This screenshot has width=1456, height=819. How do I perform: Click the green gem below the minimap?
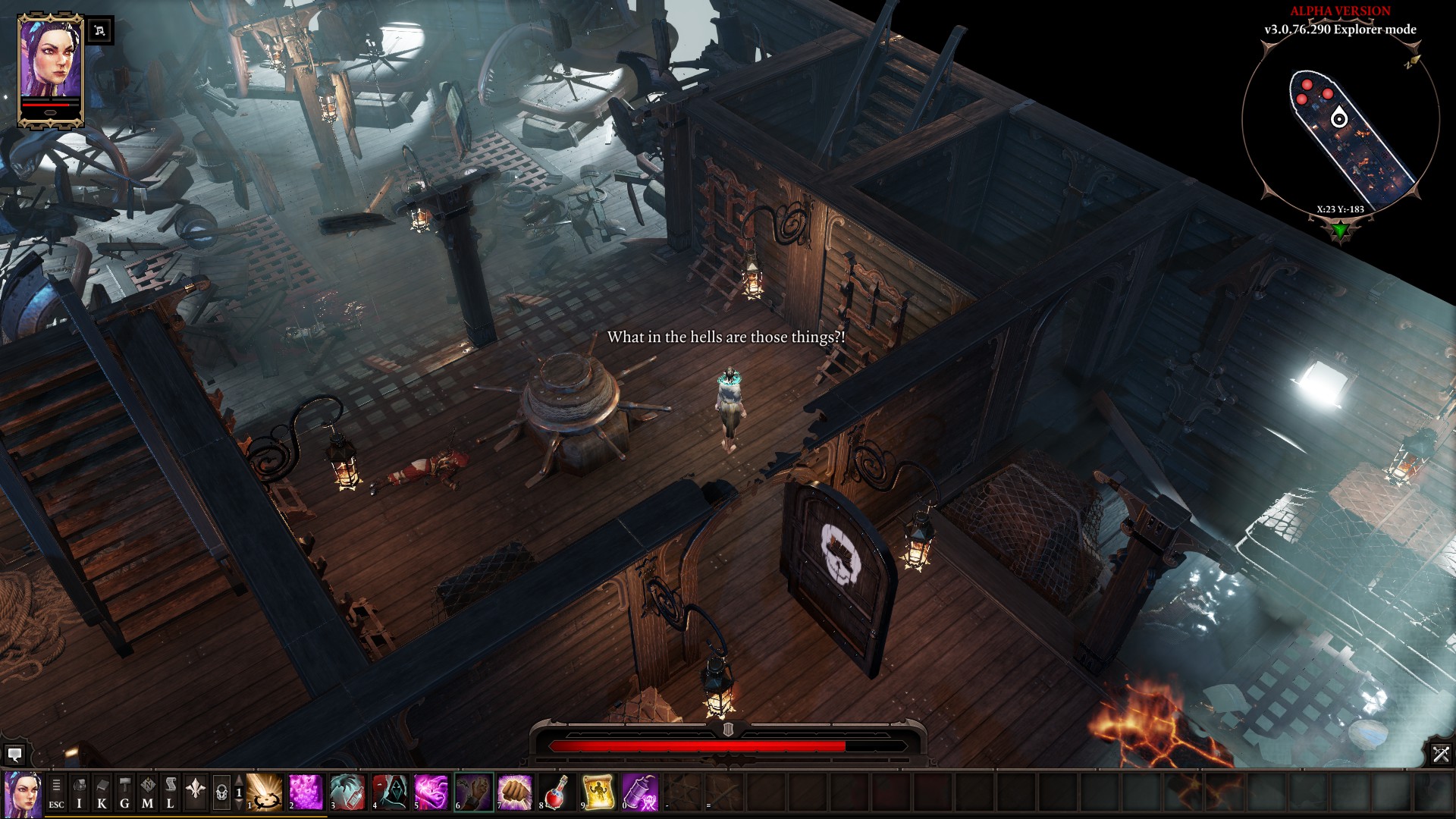(x=1340, y=230)
